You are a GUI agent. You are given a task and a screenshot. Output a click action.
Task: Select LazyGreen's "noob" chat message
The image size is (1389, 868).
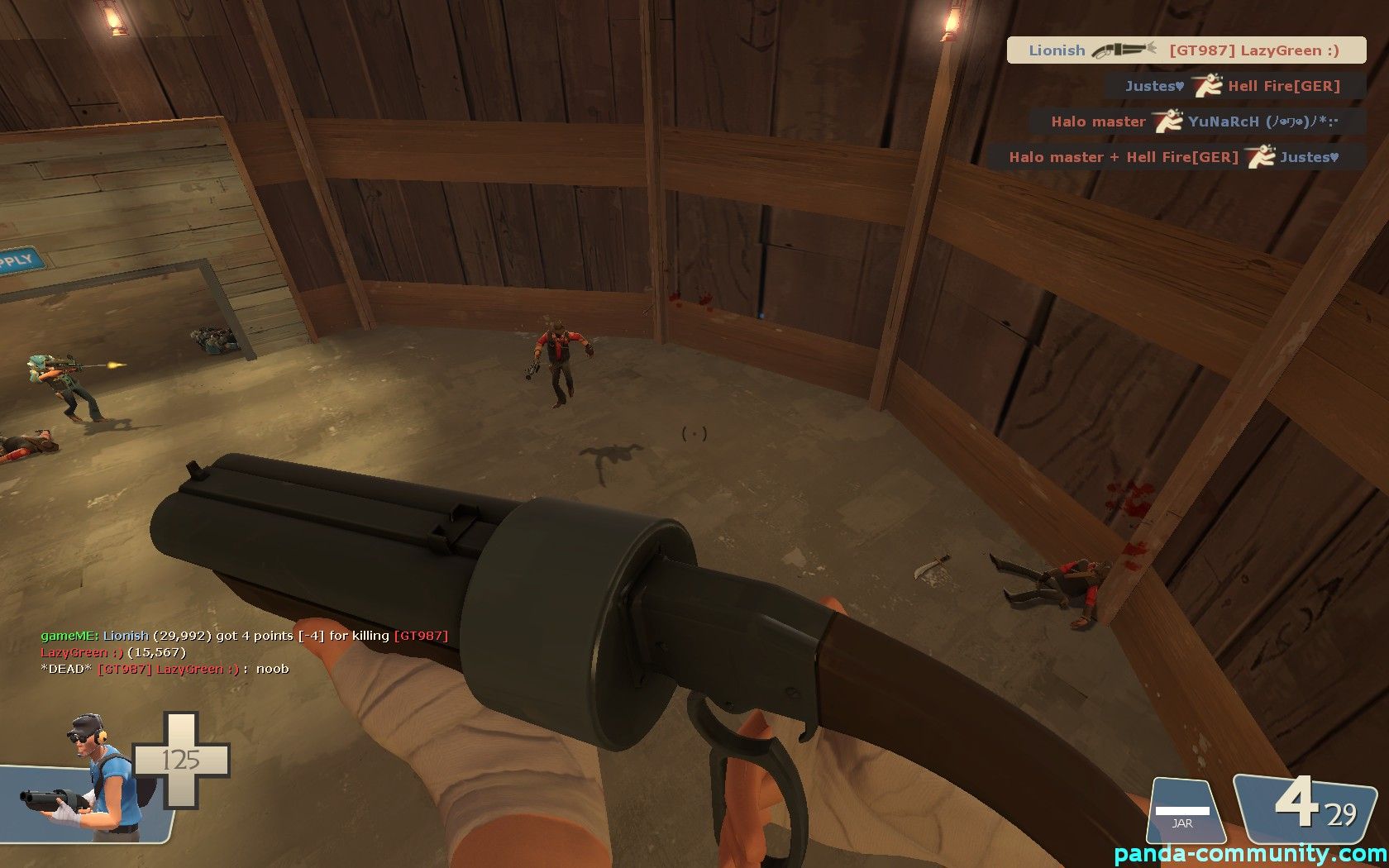coord(165,669)
